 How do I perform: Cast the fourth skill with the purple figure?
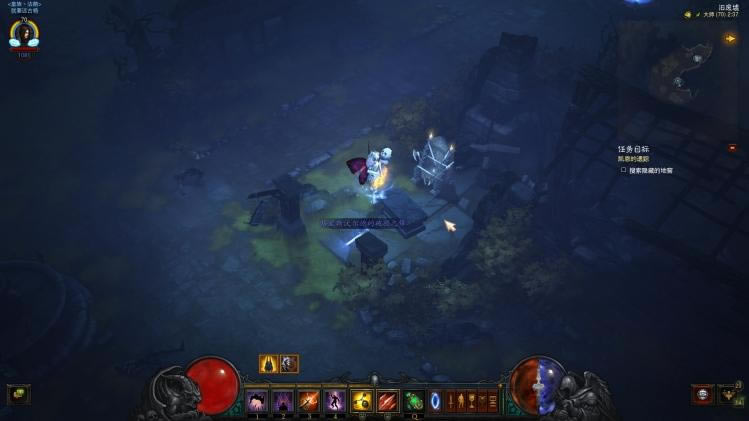coord(335,401)
